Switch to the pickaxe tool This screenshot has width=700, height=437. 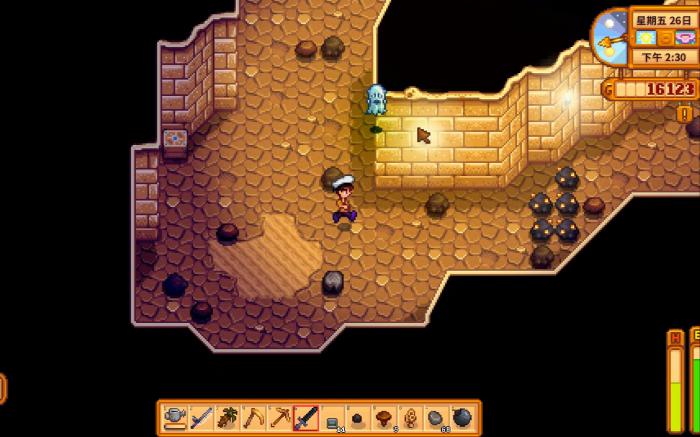tap(279, 416)
